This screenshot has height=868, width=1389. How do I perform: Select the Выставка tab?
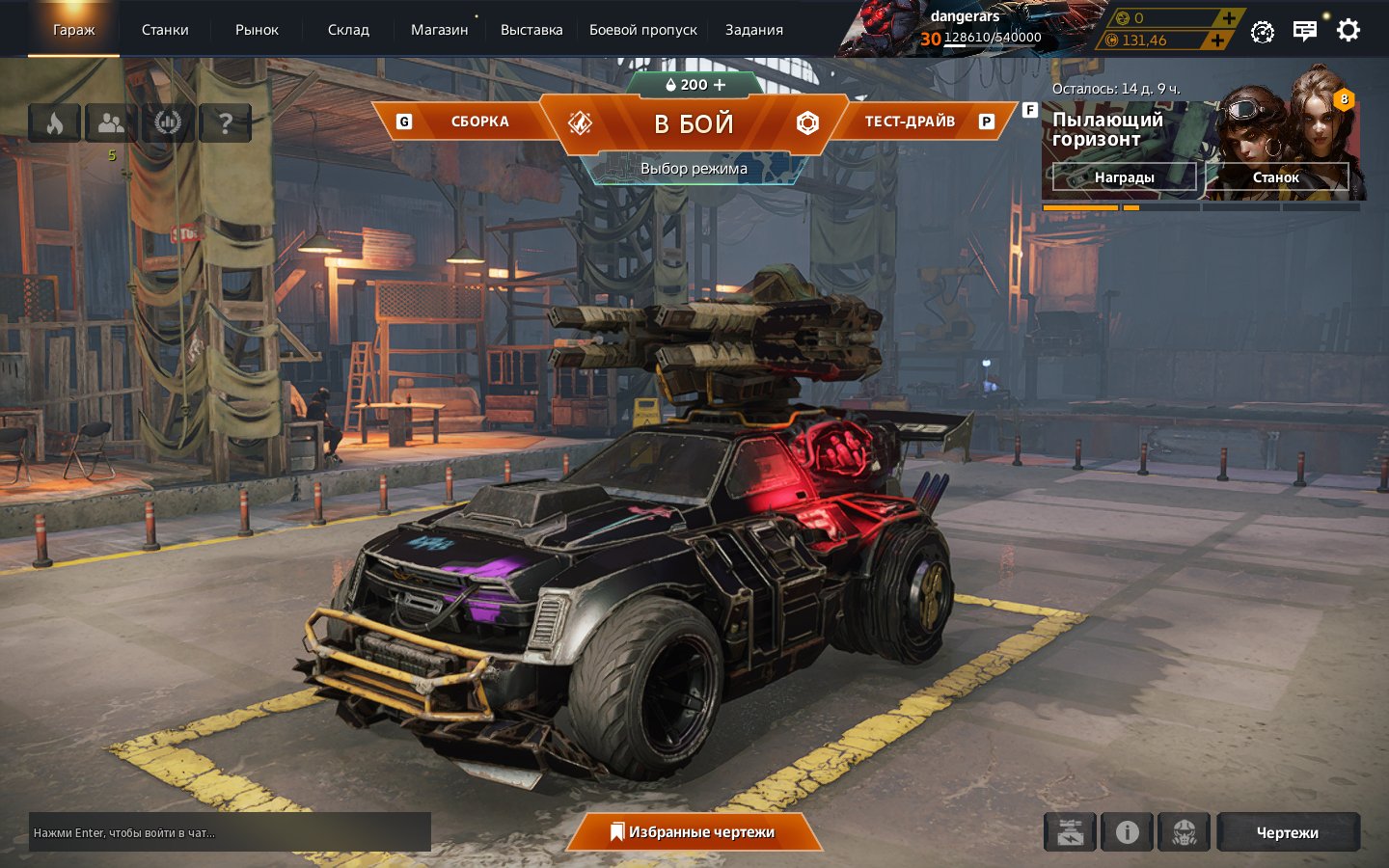(x=531, y=30)
